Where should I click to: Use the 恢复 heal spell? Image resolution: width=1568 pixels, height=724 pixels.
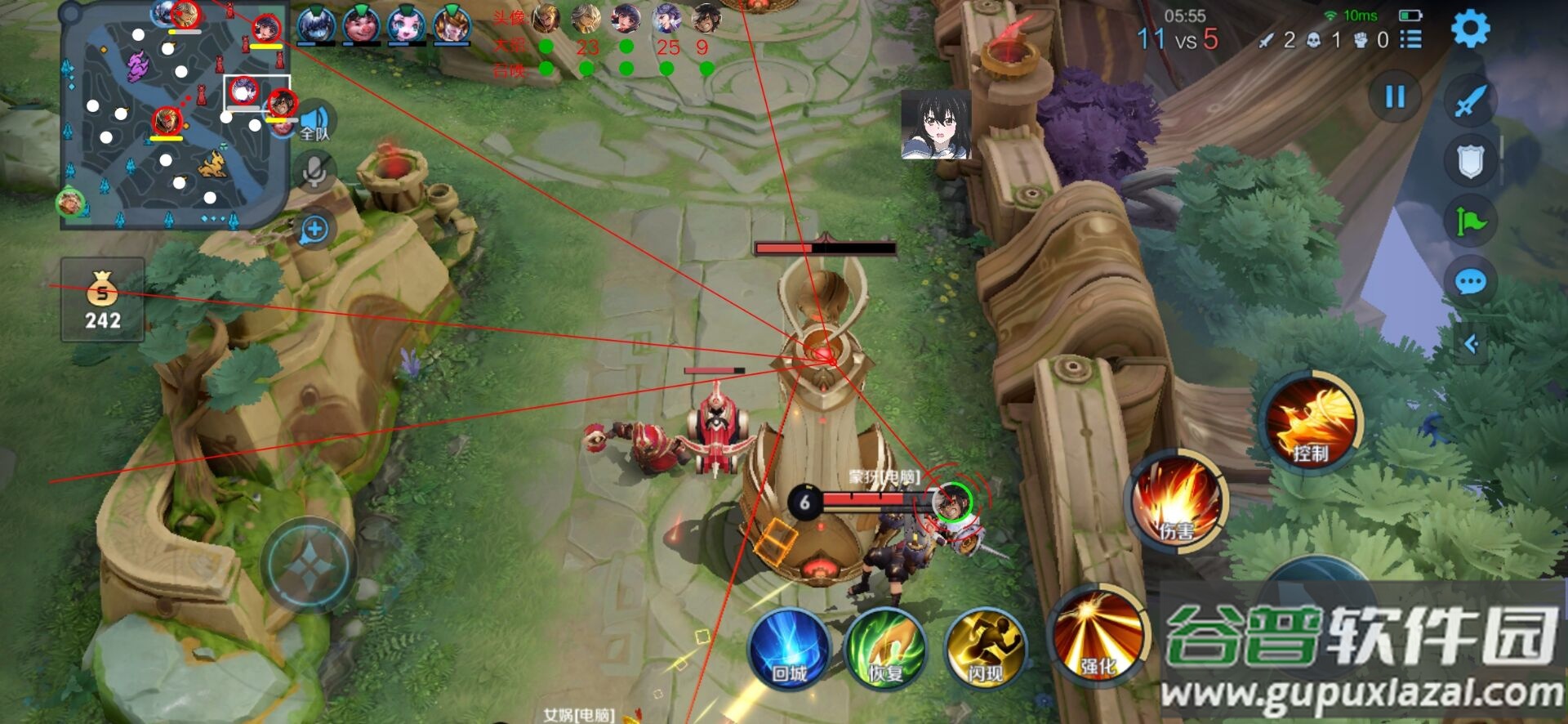885,650
